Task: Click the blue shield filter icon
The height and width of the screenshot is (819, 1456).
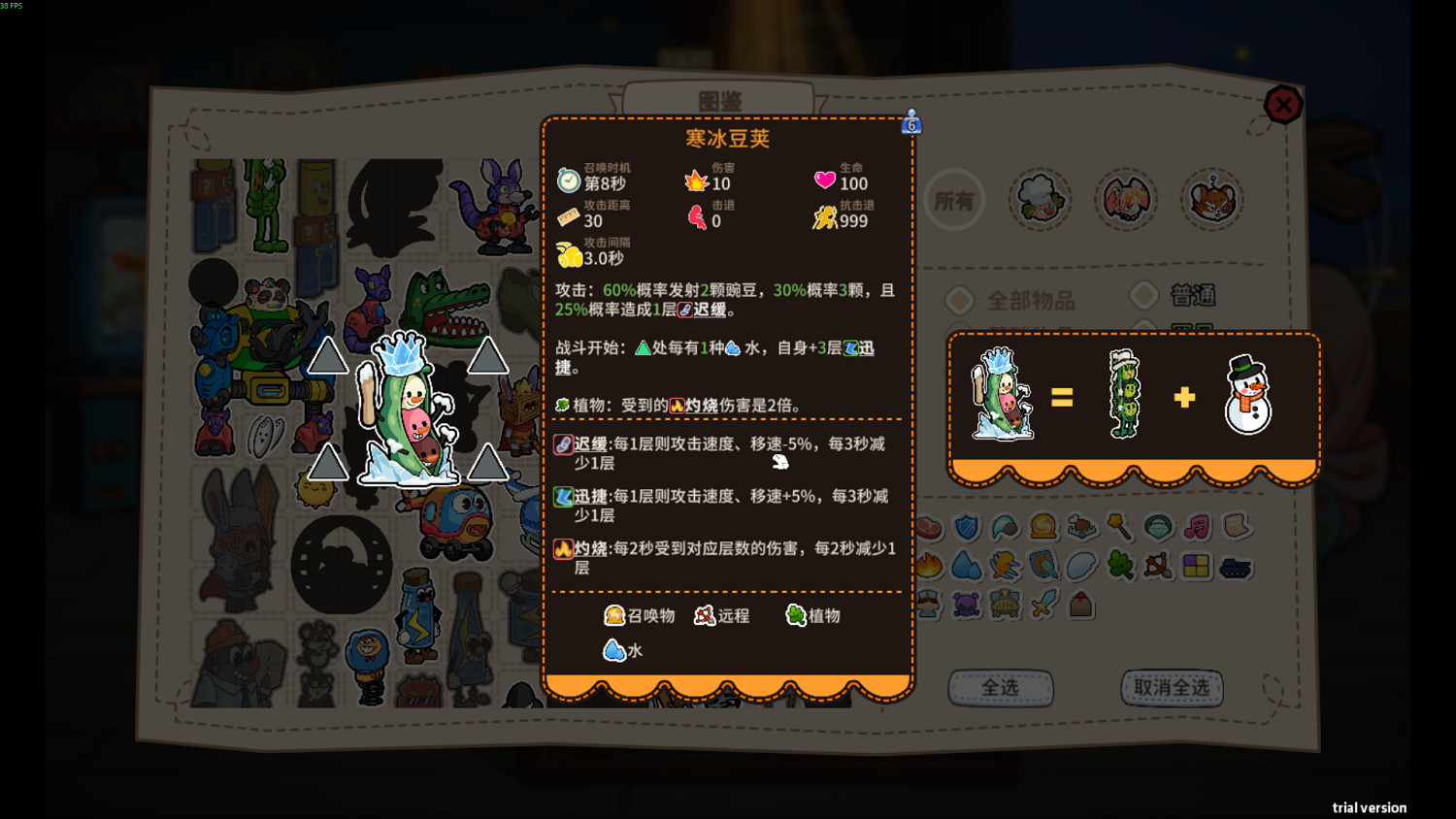Action: pyautogui.click(x=966, y=527)
